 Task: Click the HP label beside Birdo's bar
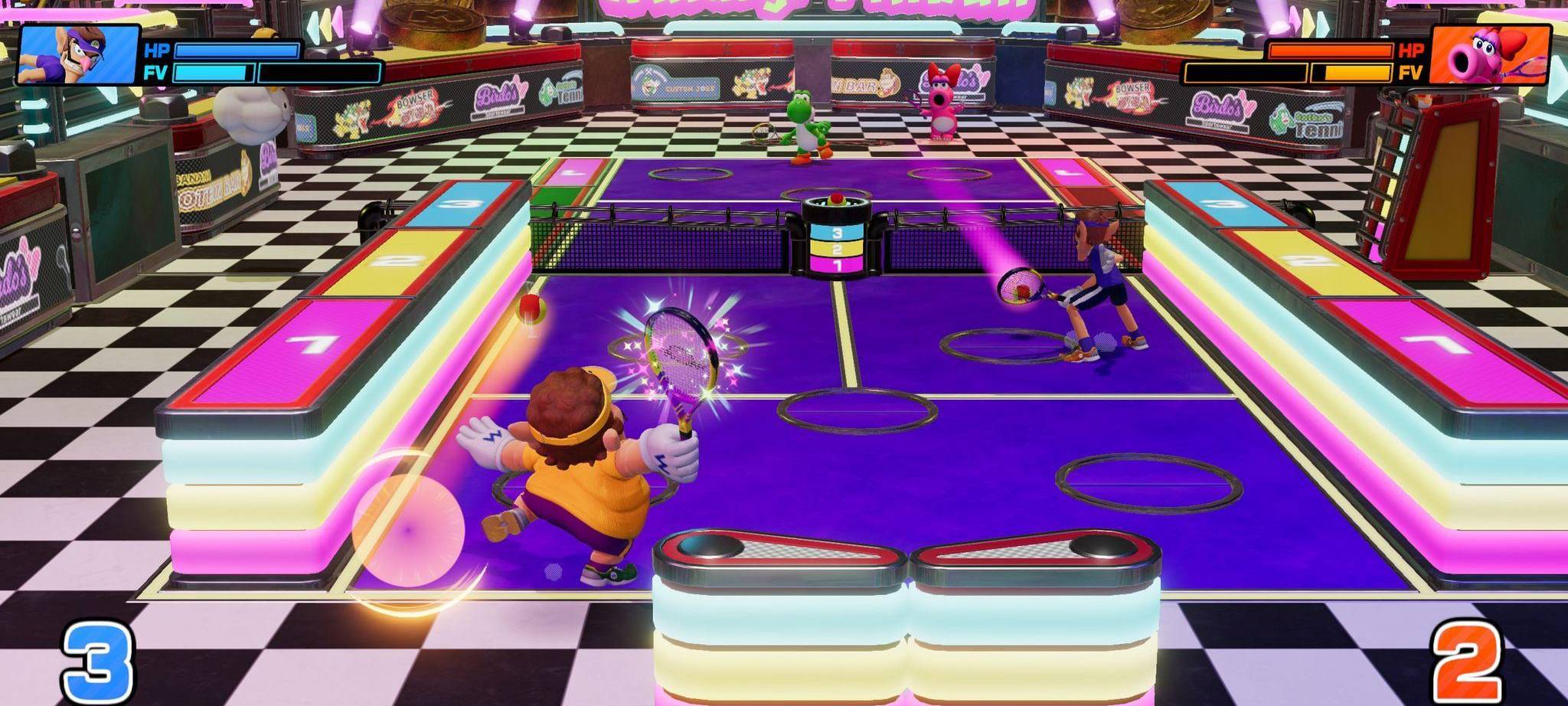1409,49
